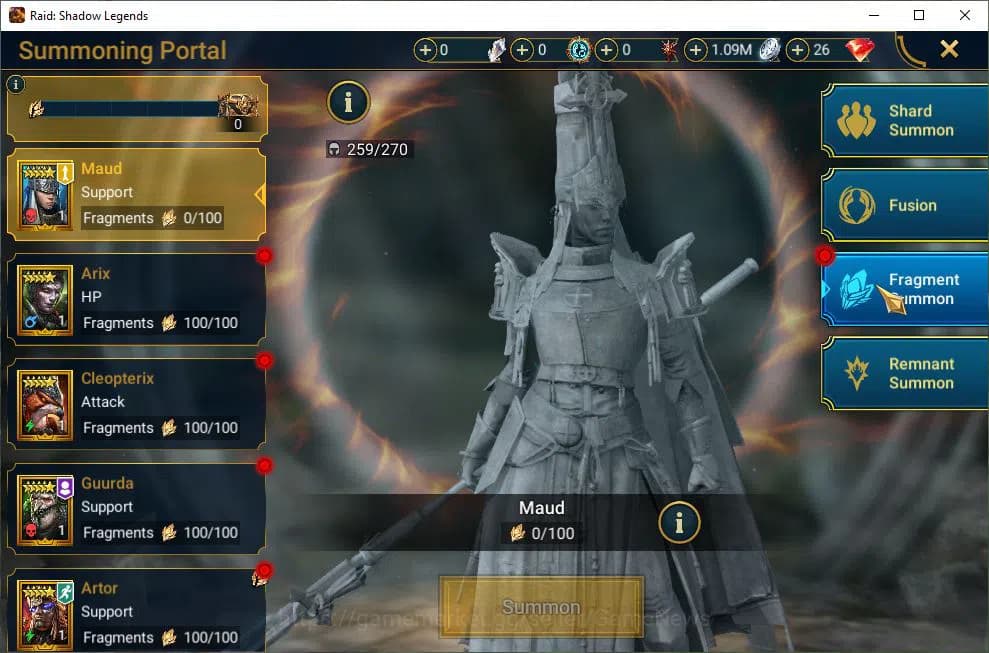The image size is (989, 653).
Task: Open the portal info icon above champion count
Action: pyautogui.click(x=348, y=102)
